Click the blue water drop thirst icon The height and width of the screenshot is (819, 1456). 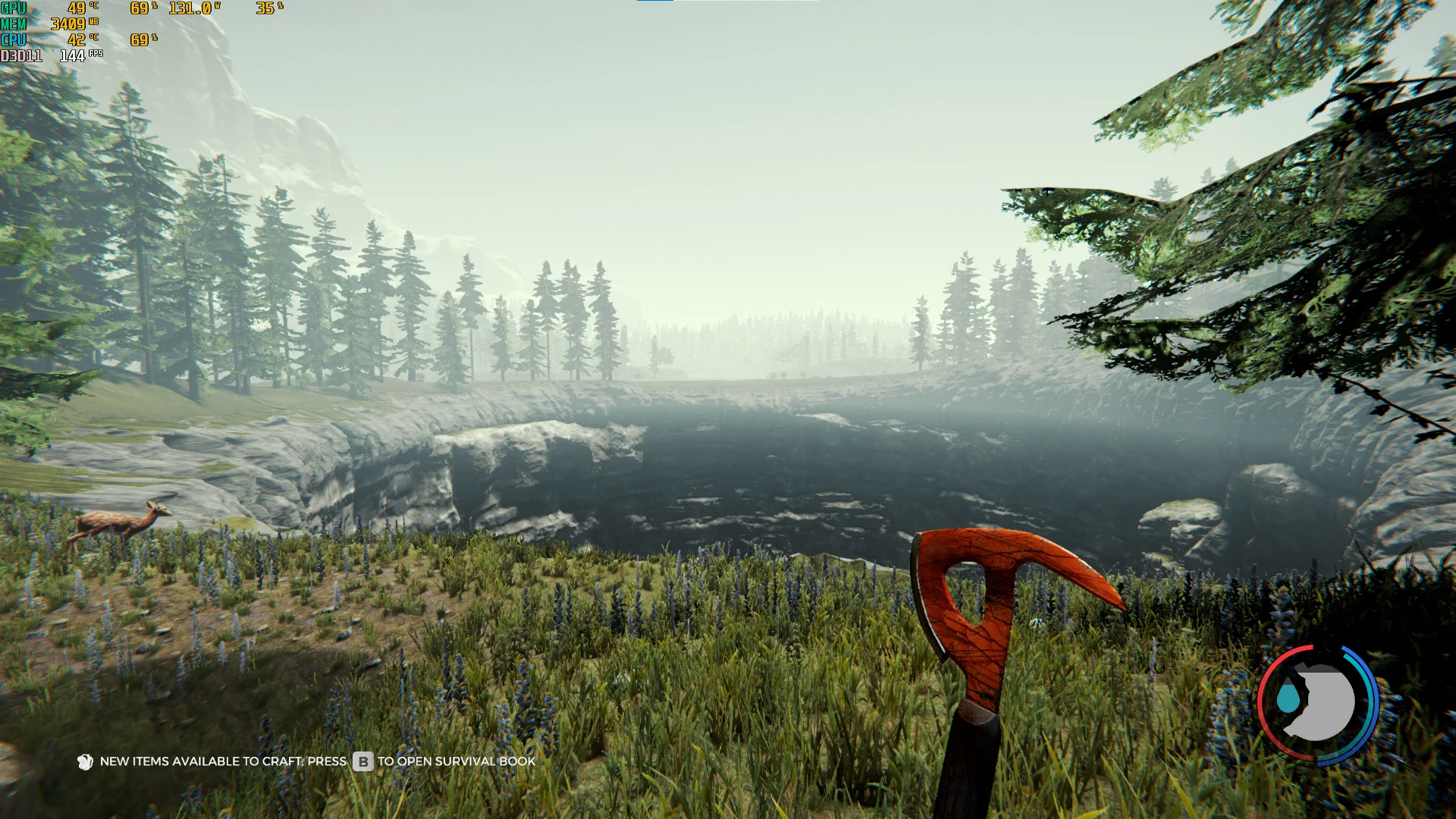pos(1287,698)
